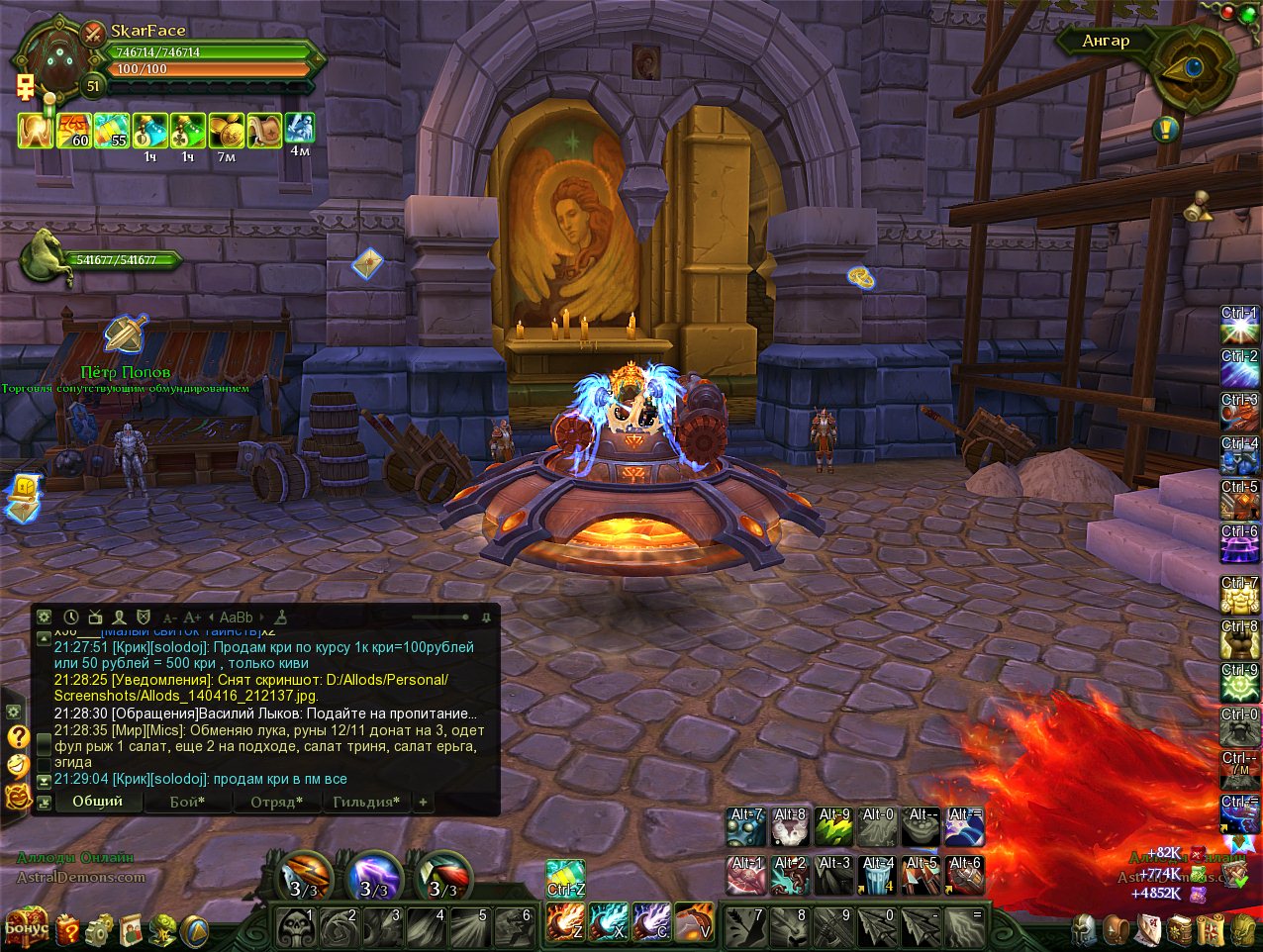Open chat settings gear icon
This screenshot has width=1263, height=952.
click(45, 618)
